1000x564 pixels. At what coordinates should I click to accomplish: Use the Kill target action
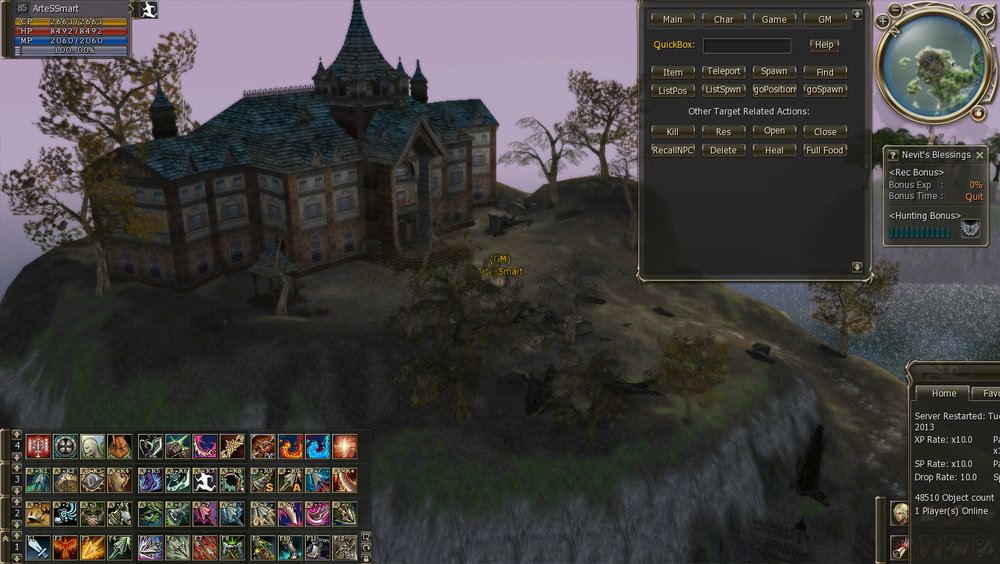[x=673, y=132]
